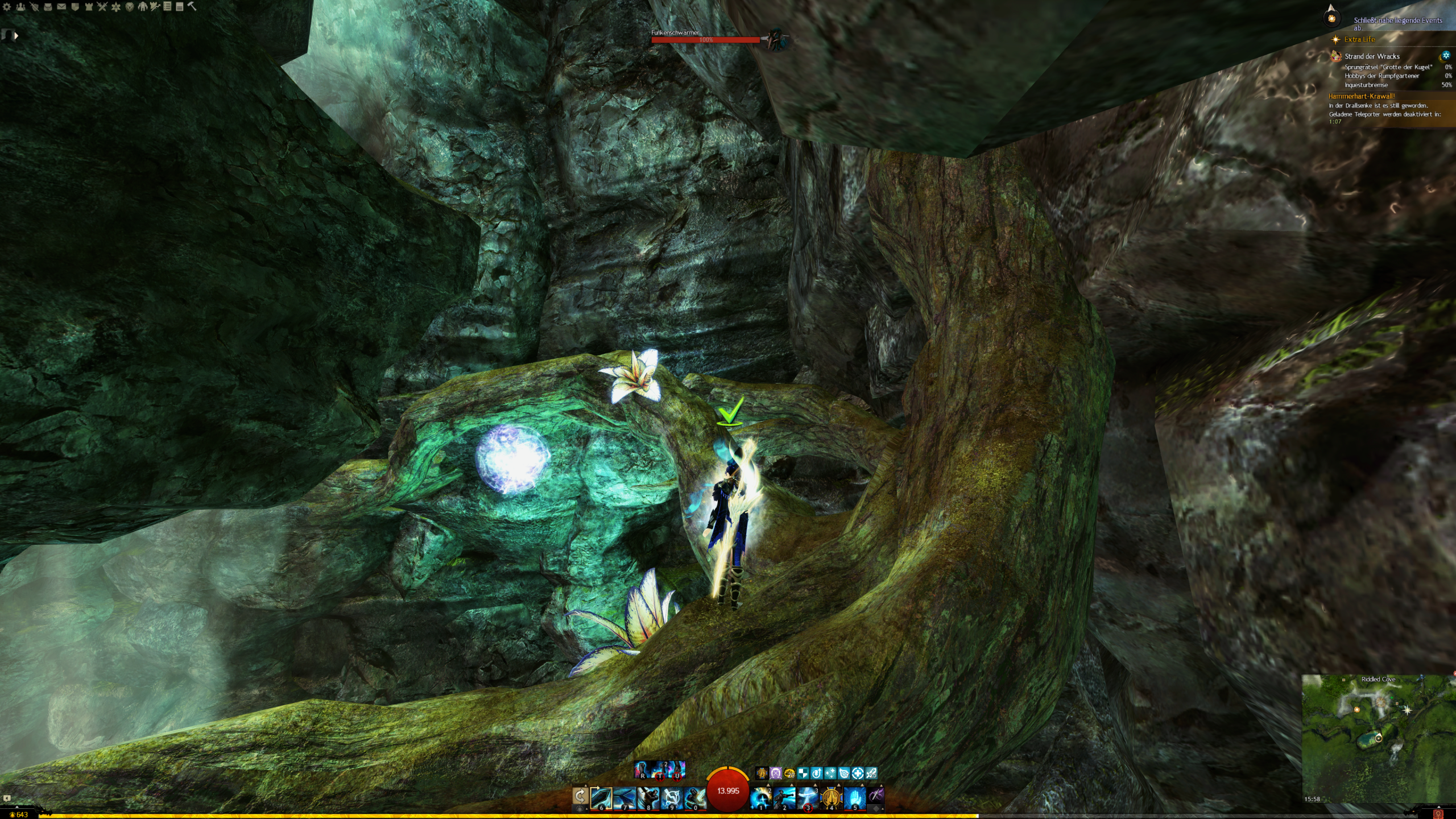Open the hammer crafting icon in top menu
The image size is (1456, 819).
click(192, 7)
